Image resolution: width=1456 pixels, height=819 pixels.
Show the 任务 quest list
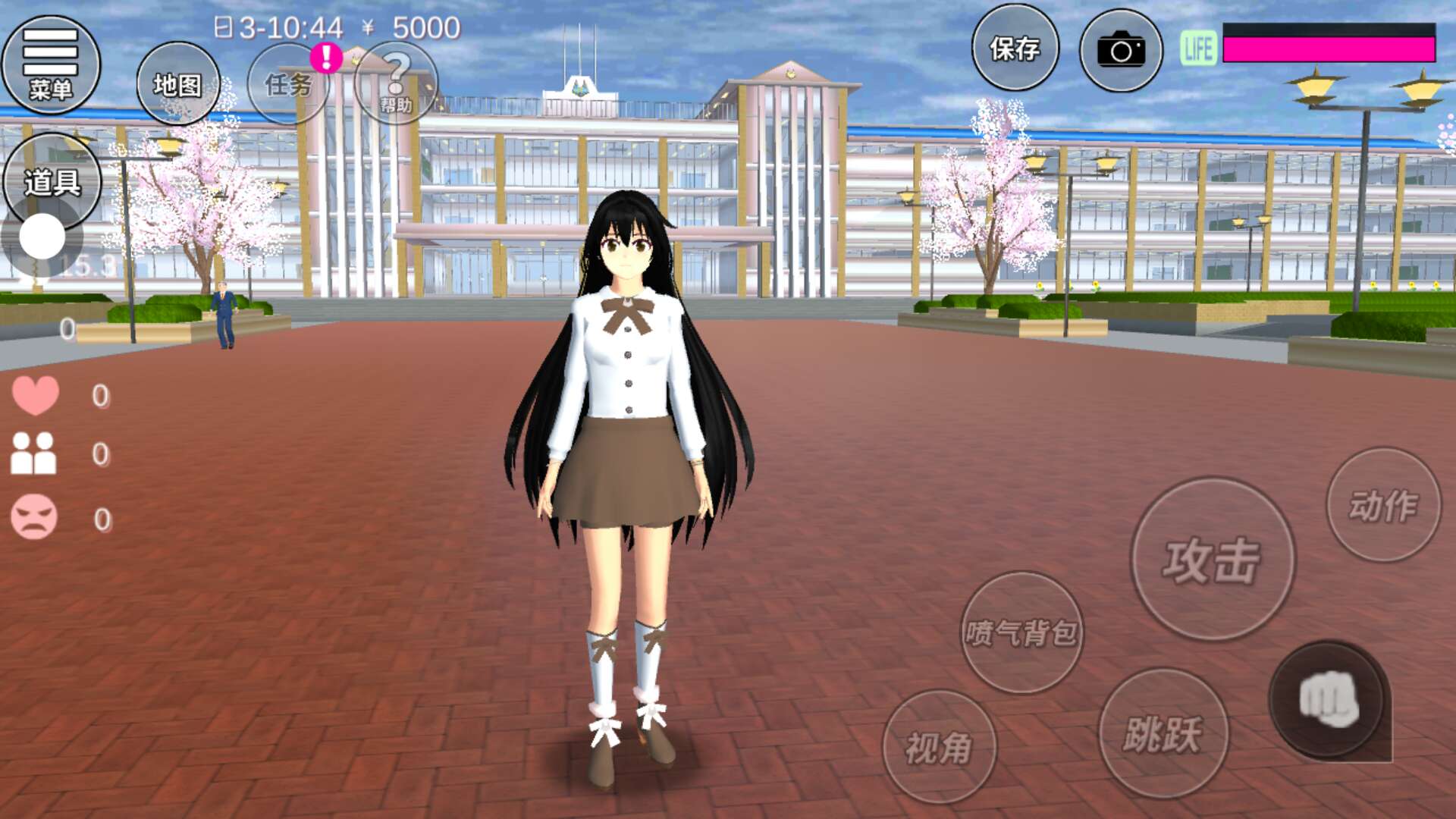pos(289,84)
